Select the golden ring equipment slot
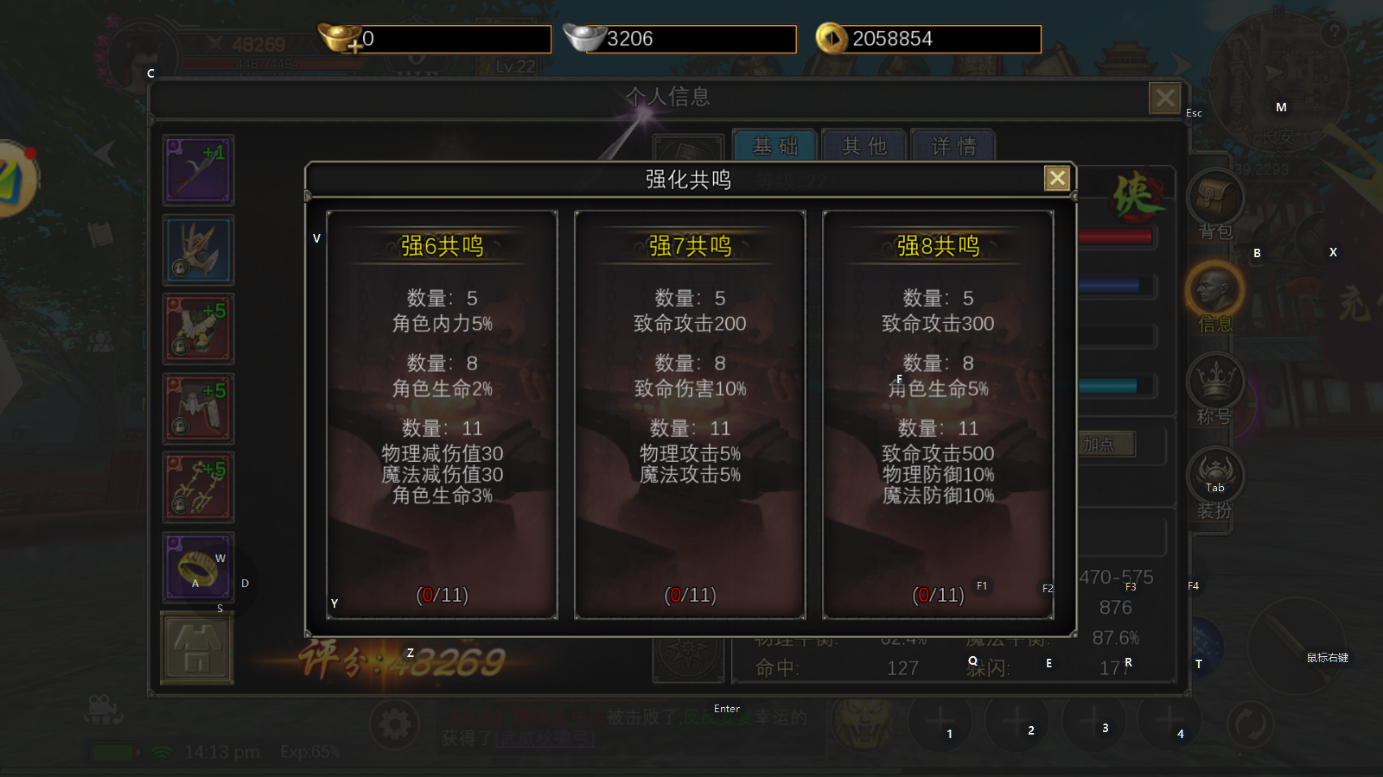Image resolution: width=1383 pixels, height=777 pixels. coord(197,567)
